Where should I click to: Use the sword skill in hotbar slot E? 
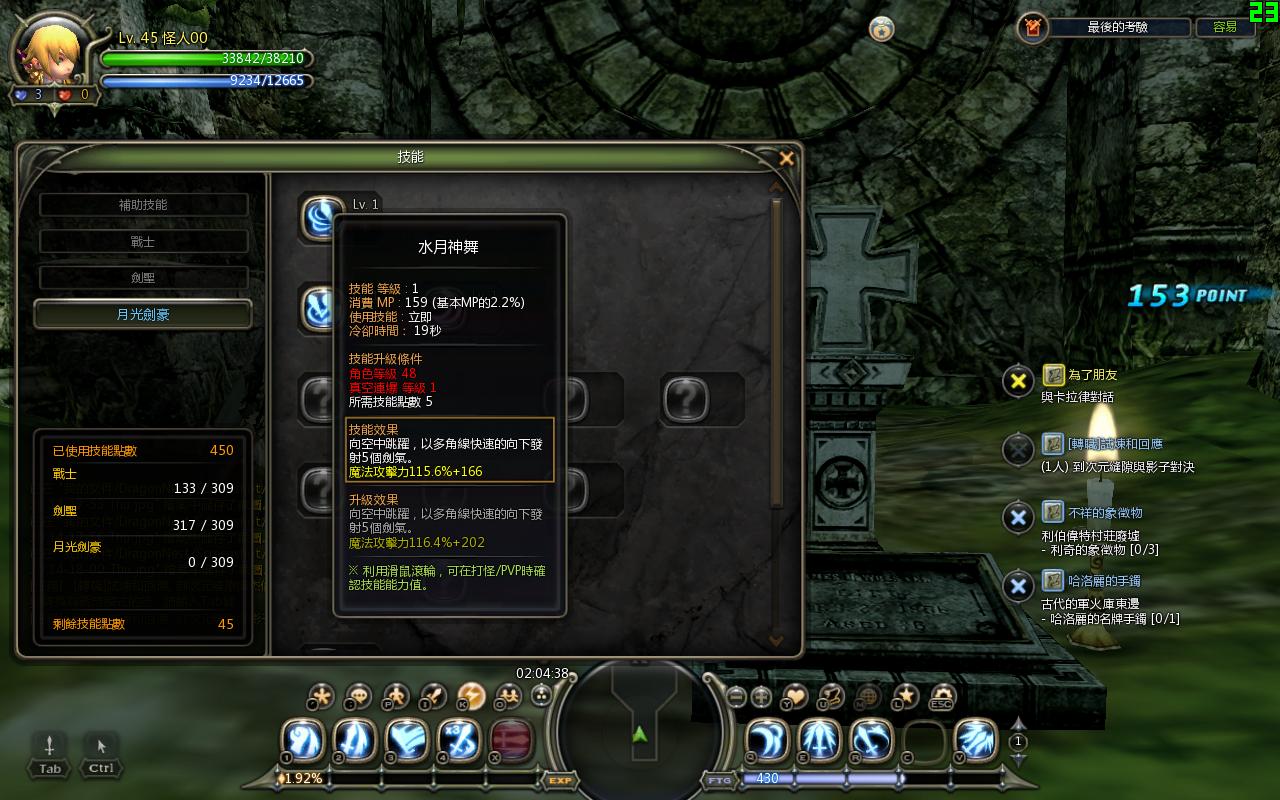820,740
